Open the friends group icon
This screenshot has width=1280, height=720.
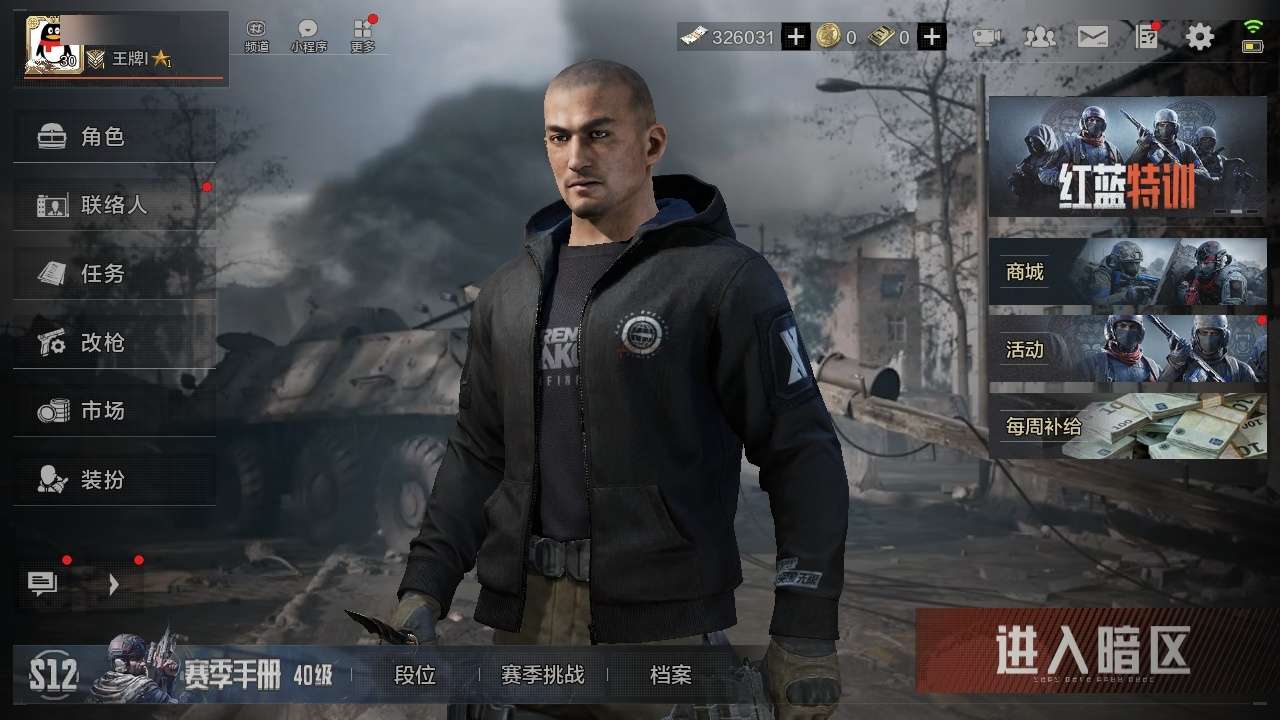[1040, 38]
